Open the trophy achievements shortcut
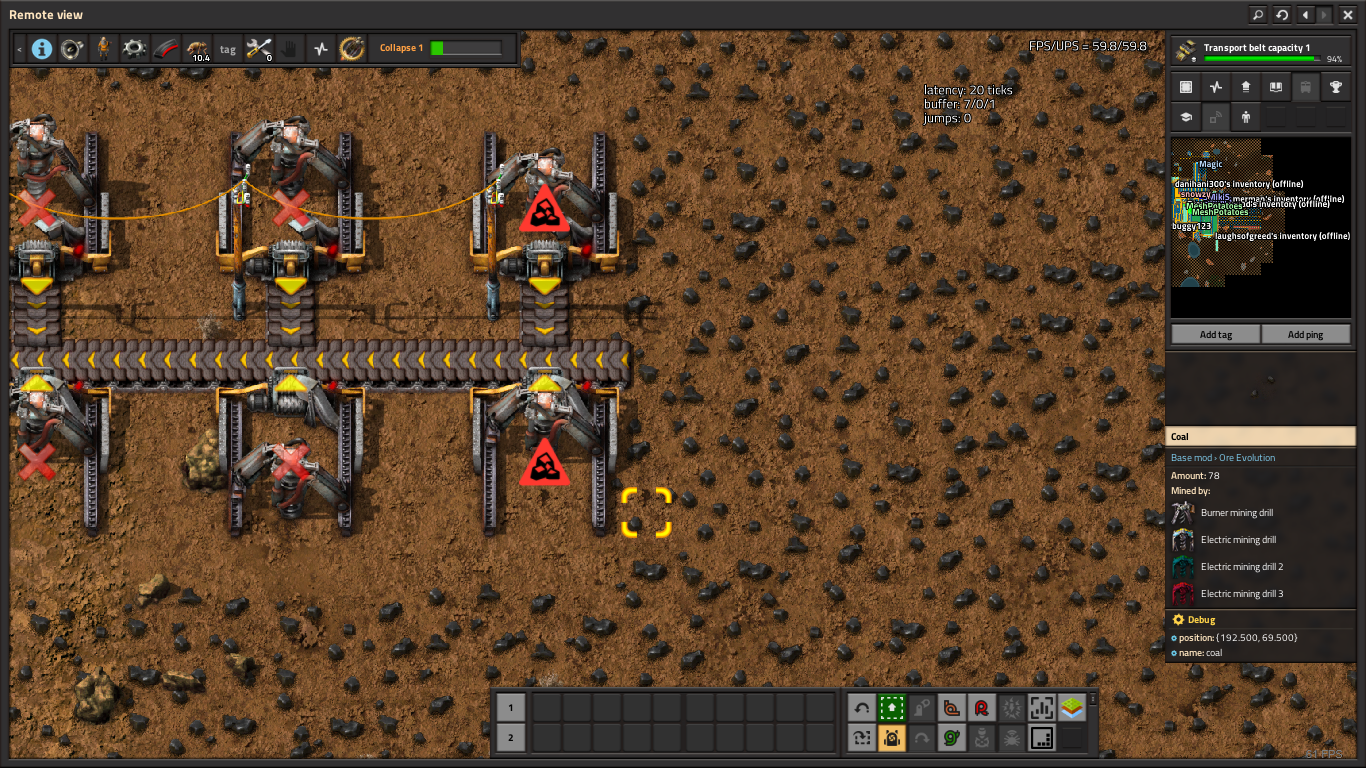The image size is (1366, 768). [x=1335, y=87]
